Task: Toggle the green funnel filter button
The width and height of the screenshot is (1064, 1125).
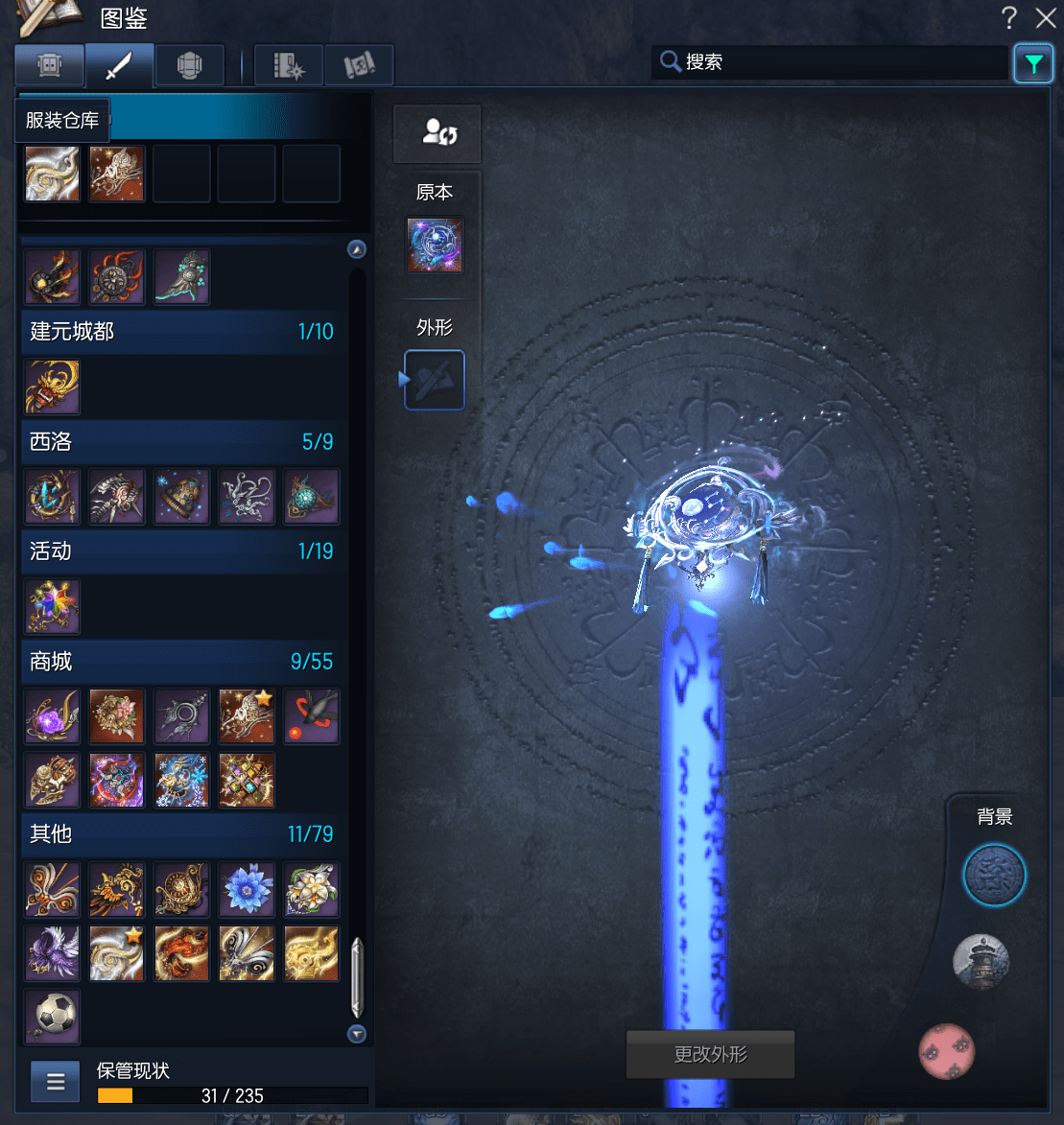Action: click(x=1033, y=64)
